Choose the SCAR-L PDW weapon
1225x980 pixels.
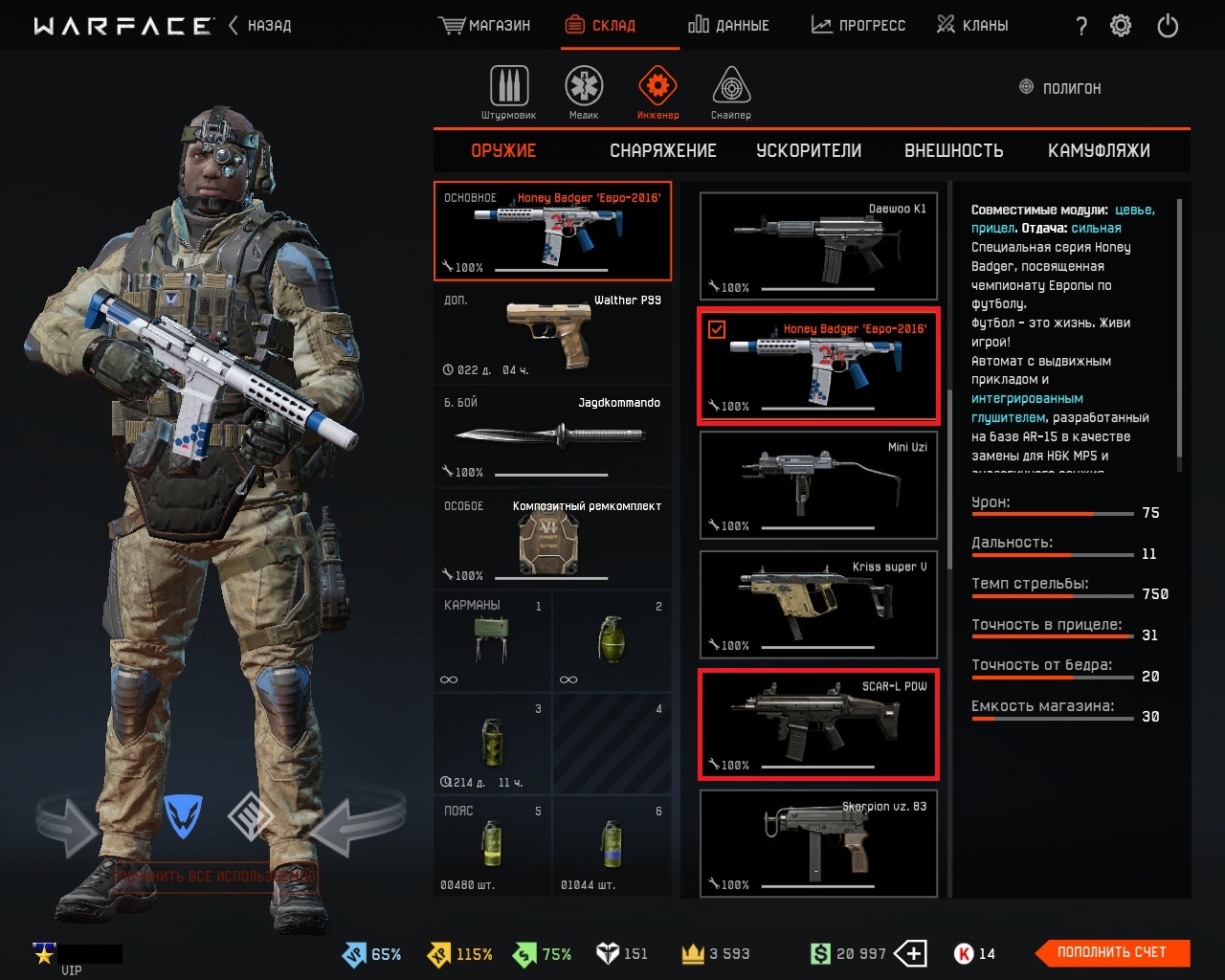tap(818, 724)
